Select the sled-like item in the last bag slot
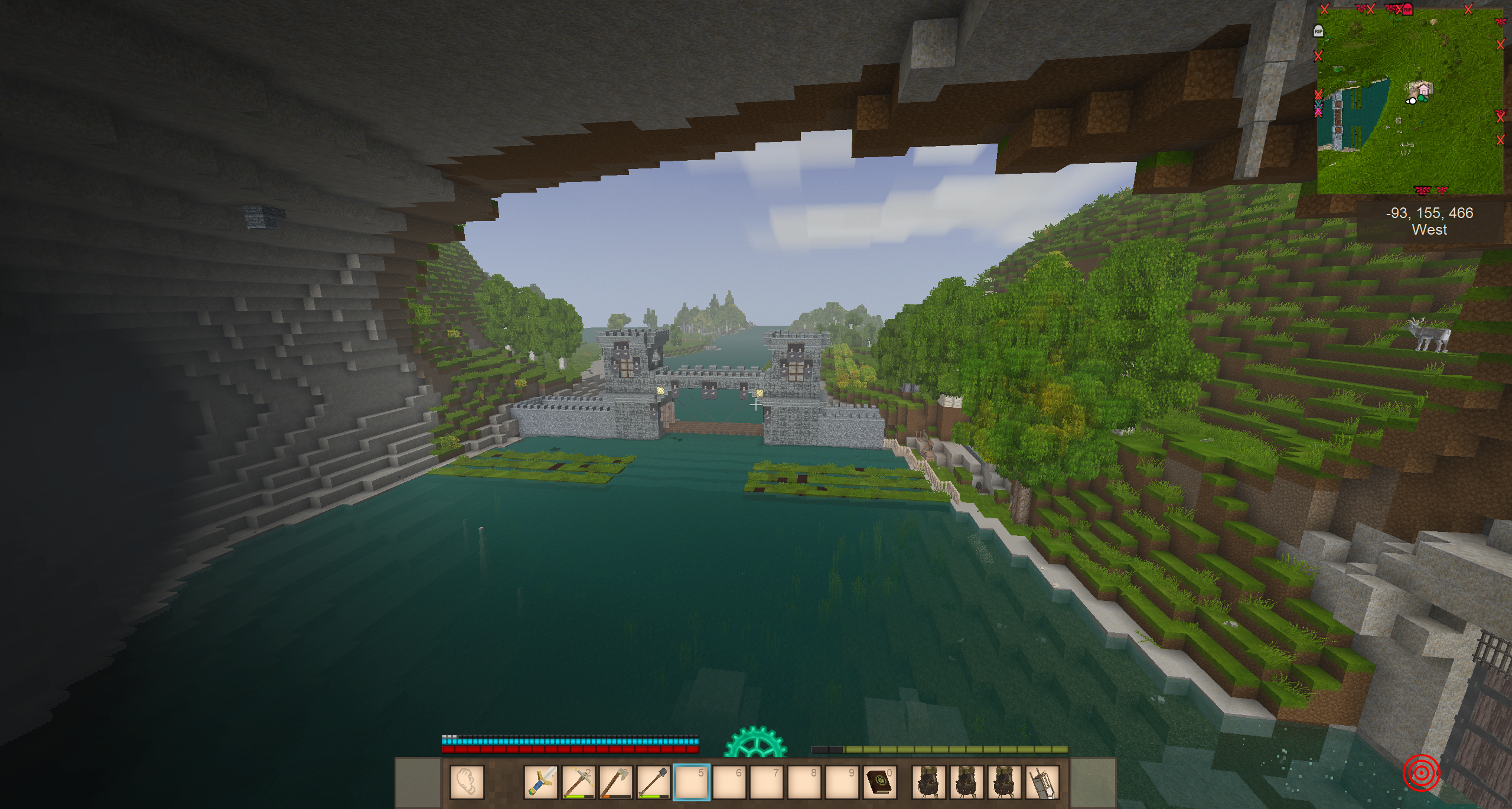1512x809 pixels. 1042,782
